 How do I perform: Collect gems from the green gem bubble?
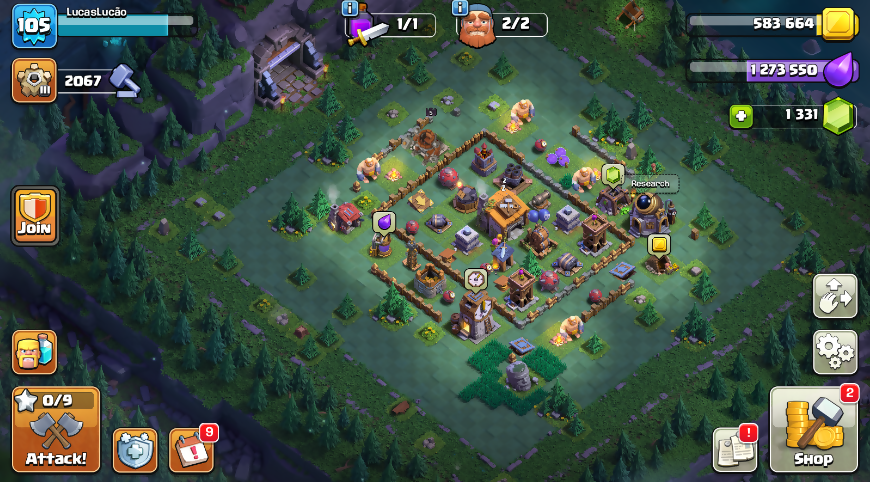612,174
